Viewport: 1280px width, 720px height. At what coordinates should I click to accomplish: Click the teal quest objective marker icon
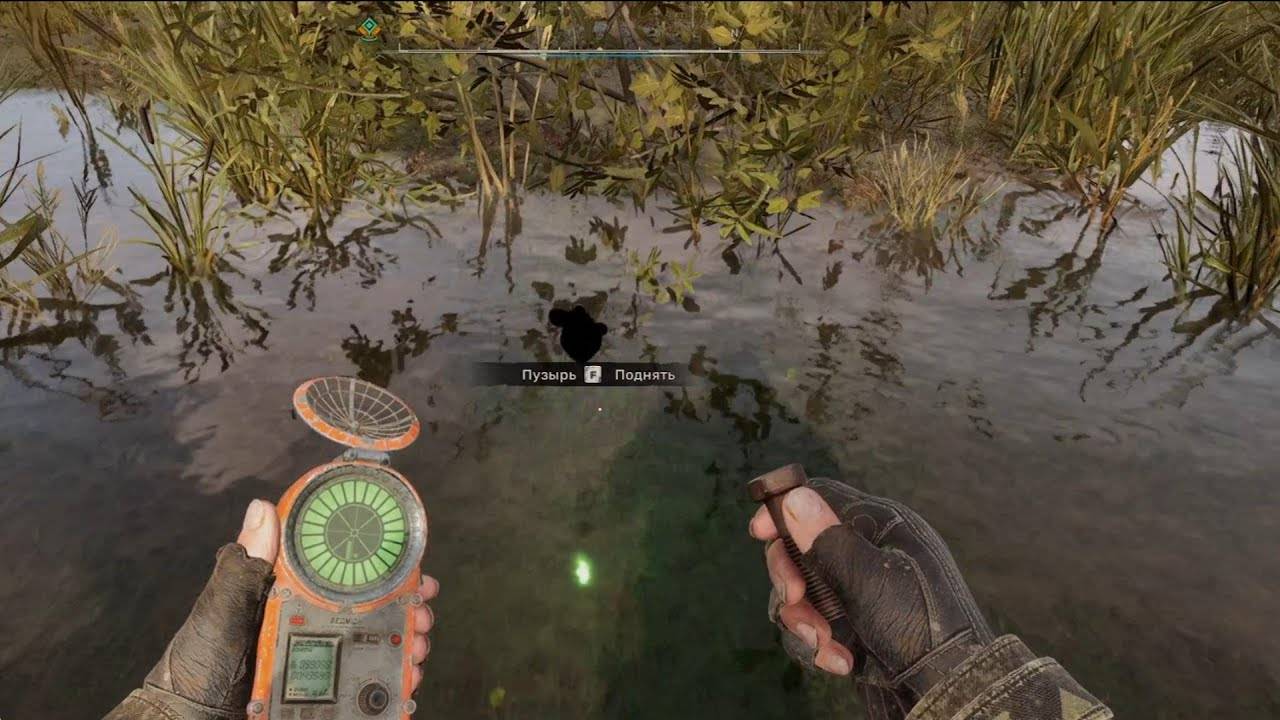pos(368,27)
